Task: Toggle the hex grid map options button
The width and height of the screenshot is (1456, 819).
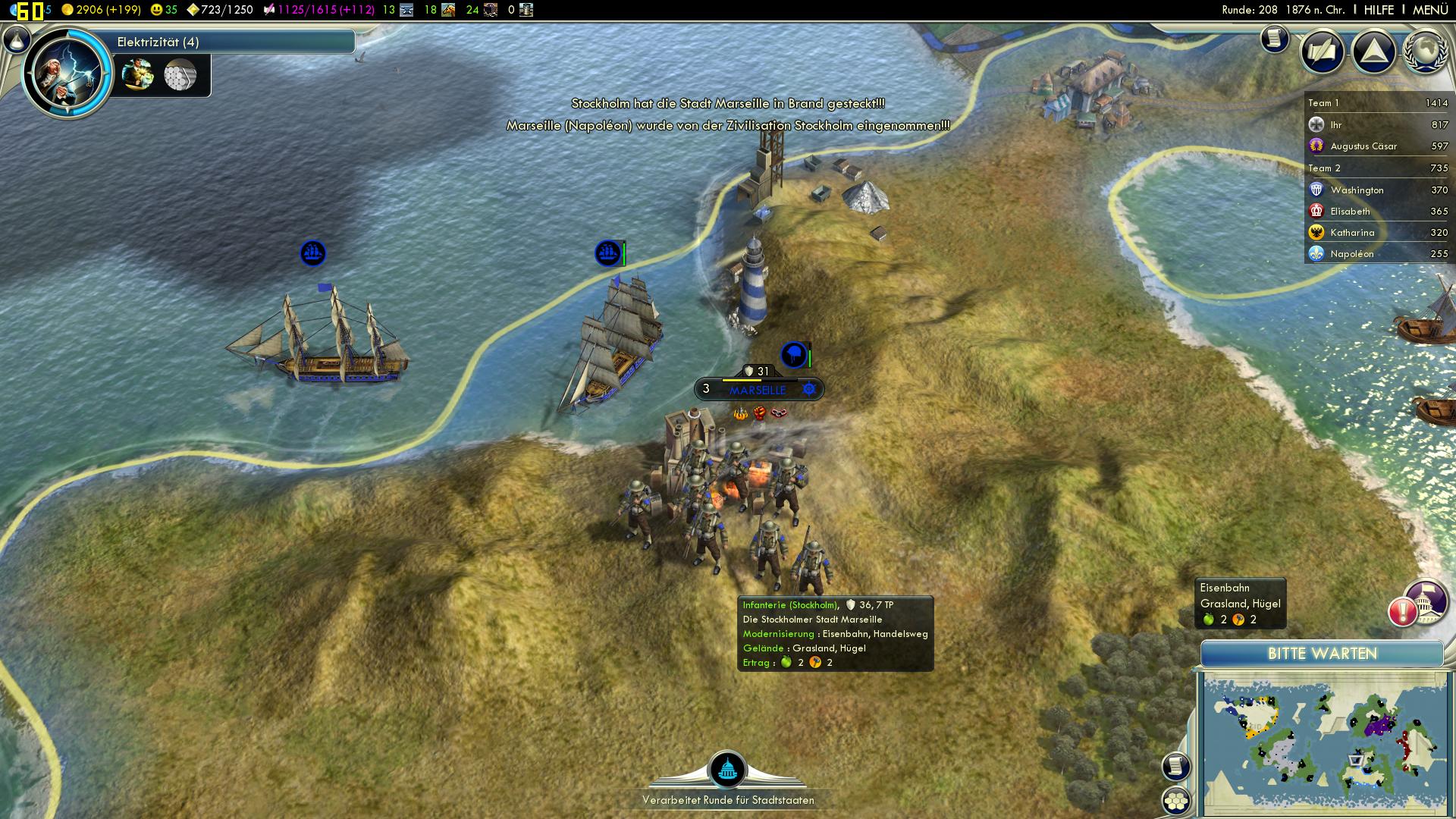Action: pos(1176,800)
